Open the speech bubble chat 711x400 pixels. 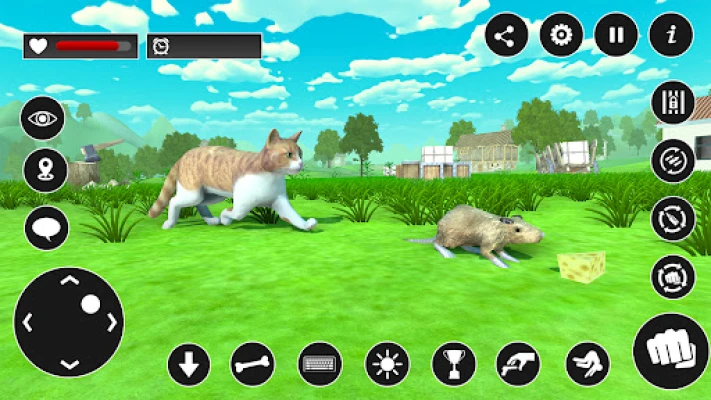tap(46, 228)
